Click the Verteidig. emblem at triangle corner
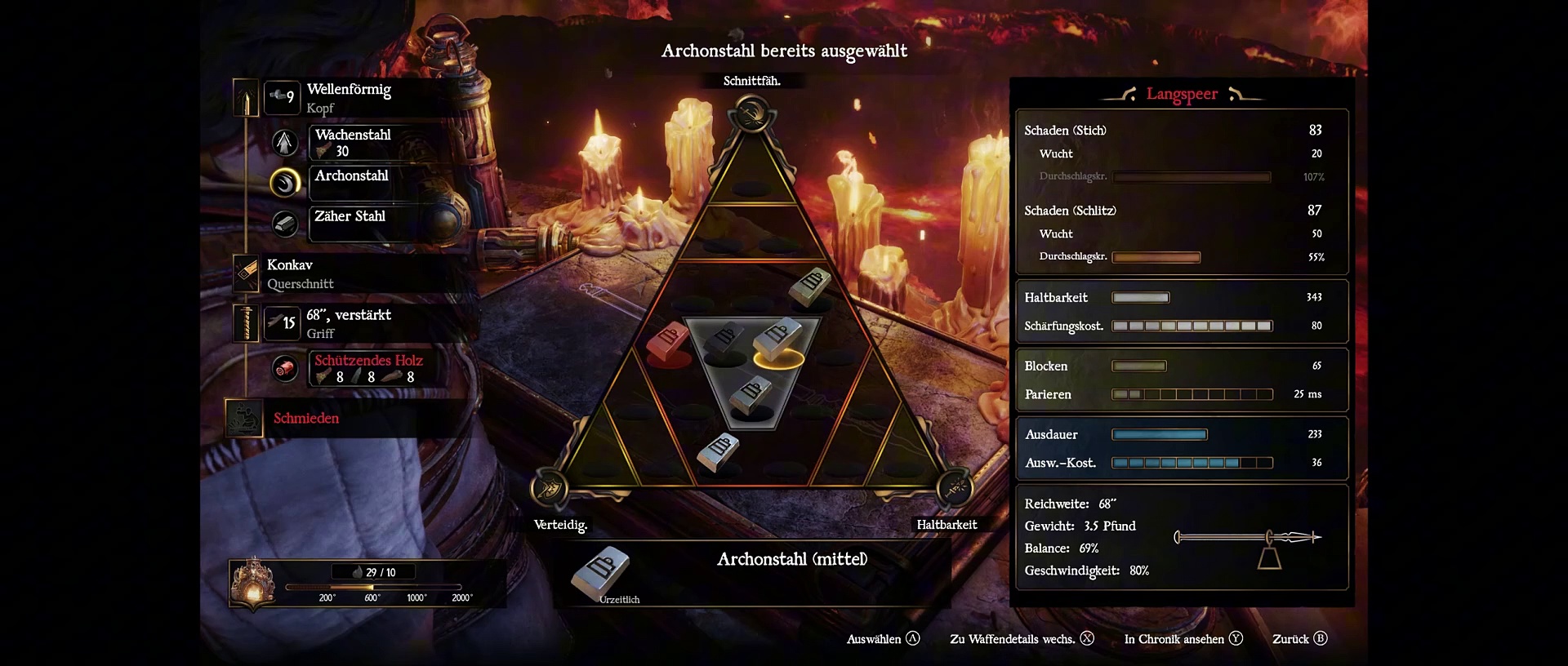The width and height of the screenshot is (1568, 666). pos(550,490)
